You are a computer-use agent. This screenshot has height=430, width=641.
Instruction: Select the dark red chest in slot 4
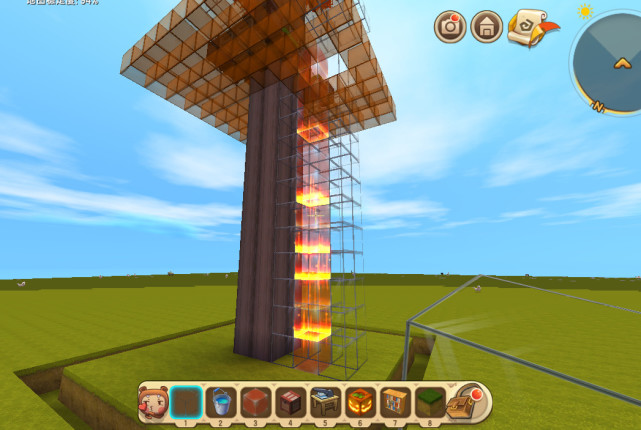click(290, 403)
